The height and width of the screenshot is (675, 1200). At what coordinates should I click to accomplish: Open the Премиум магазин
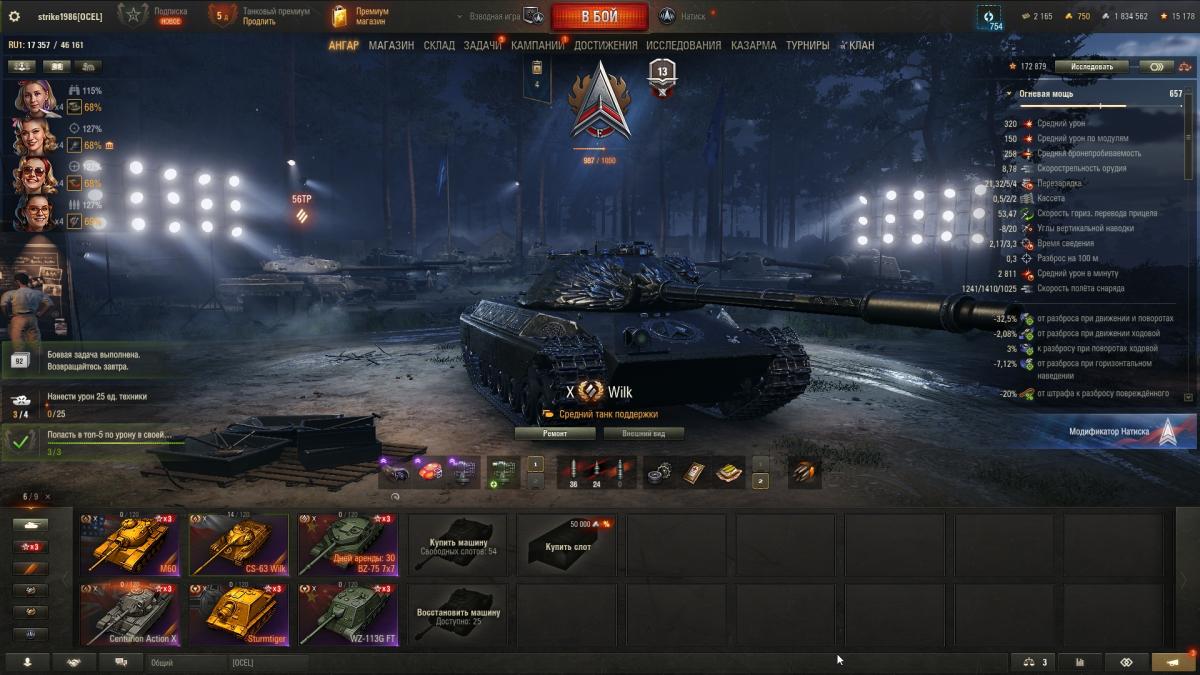click(x=360, y=17)
